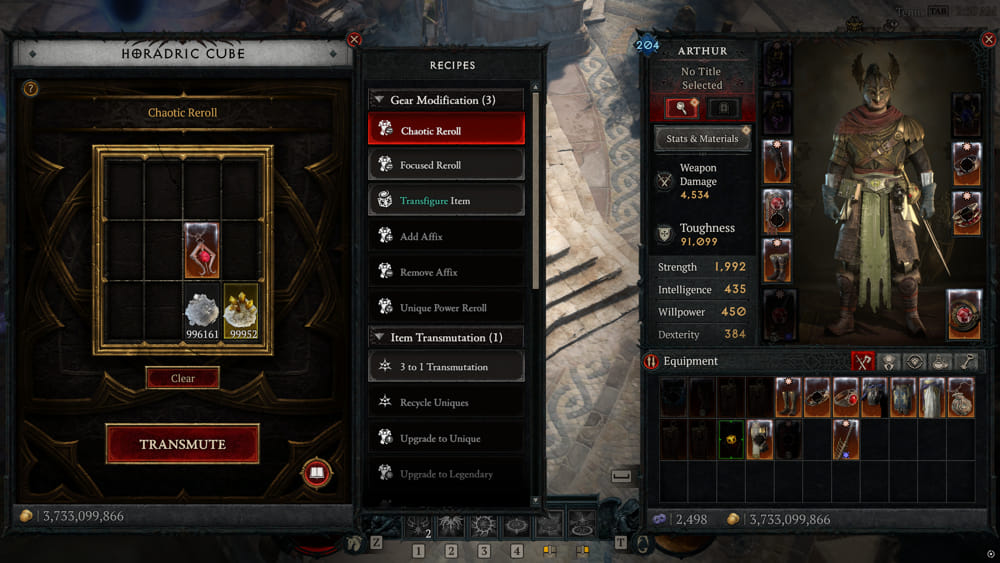The image size is (1000, 563).
Task: Clear the Horadric Cube slots
Action: 182,378
